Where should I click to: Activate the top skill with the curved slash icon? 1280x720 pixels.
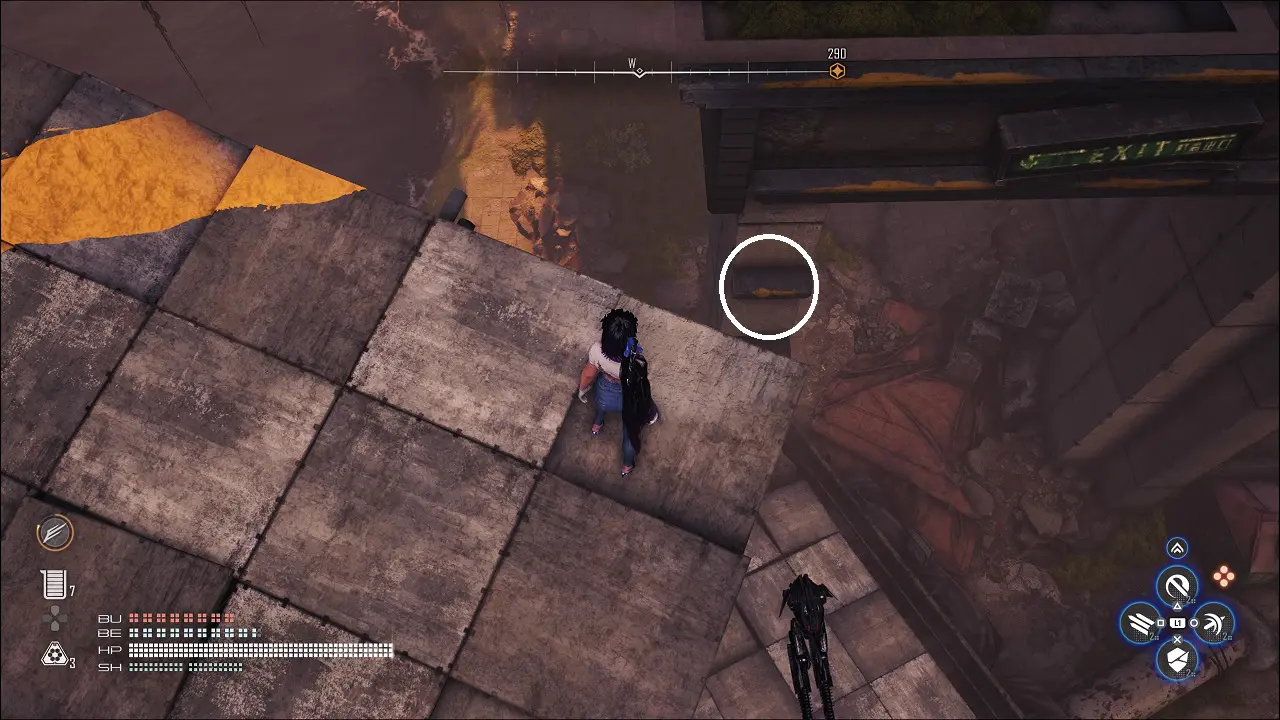pyautogui.click(x=1177, y=585)
